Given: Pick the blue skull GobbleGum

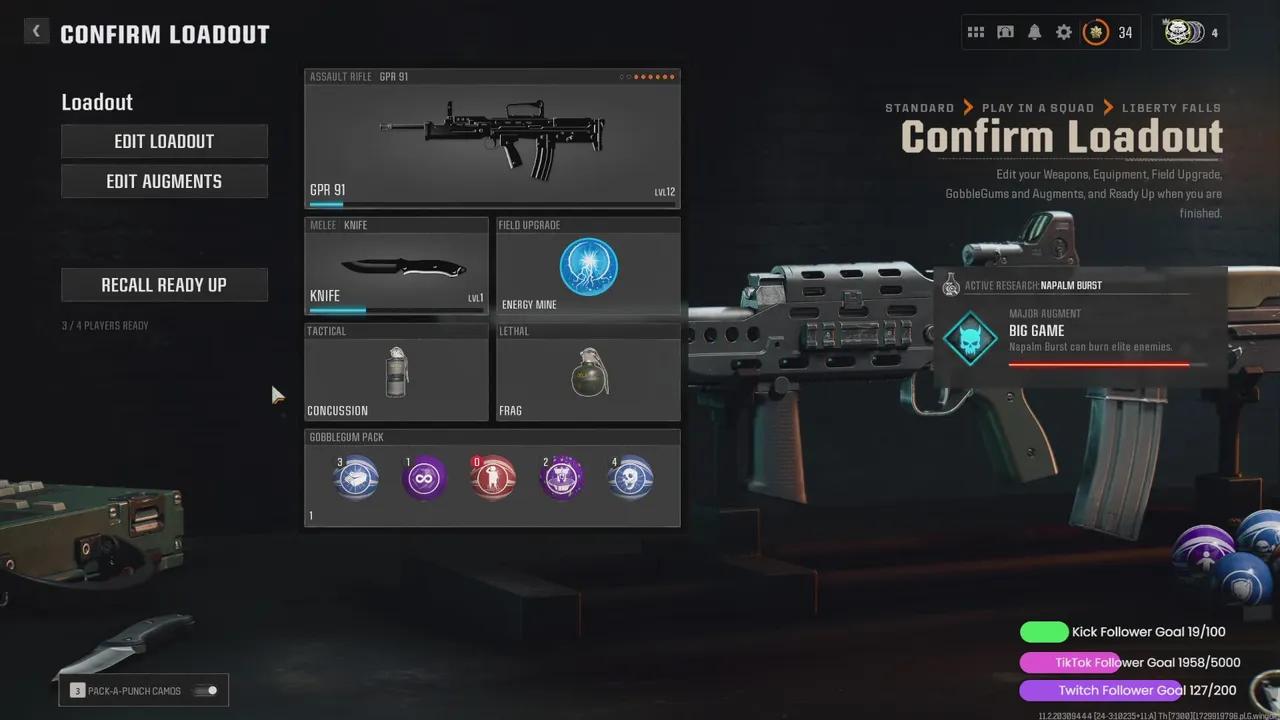Looking at the screenshot, I should (631, 478).
